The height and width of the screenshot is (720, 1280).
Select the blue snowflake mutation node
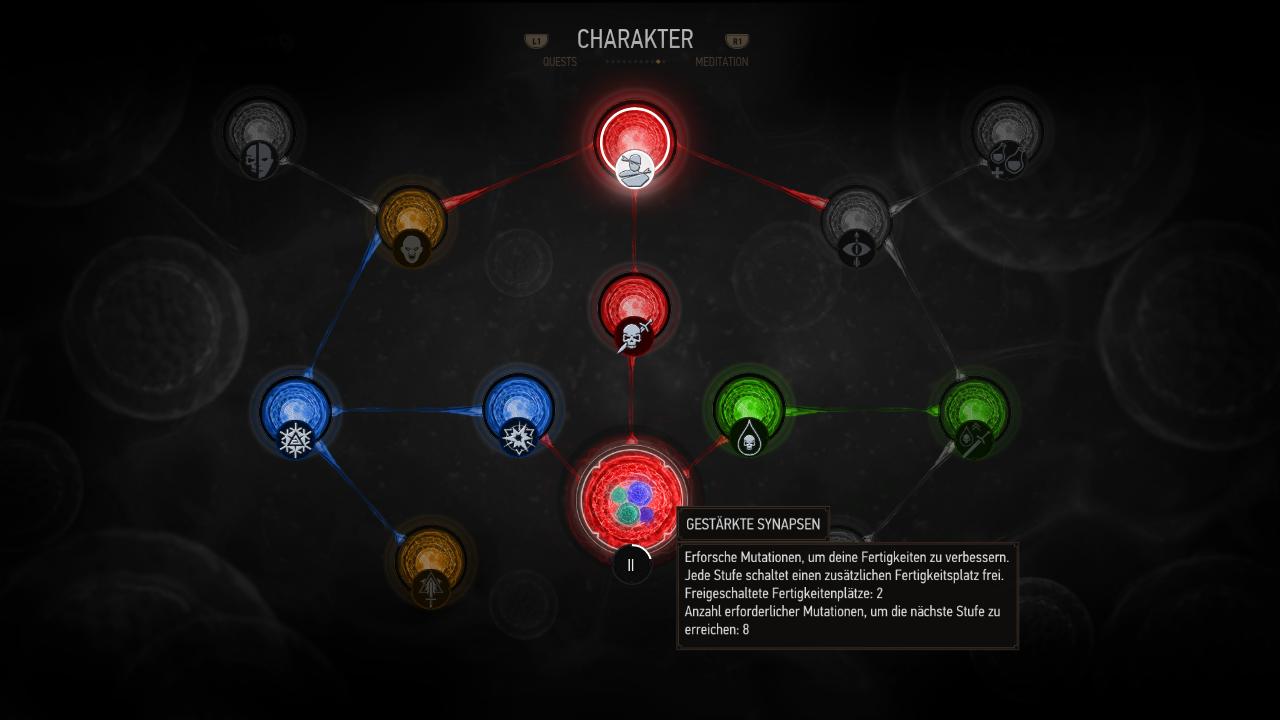point(296,412)
